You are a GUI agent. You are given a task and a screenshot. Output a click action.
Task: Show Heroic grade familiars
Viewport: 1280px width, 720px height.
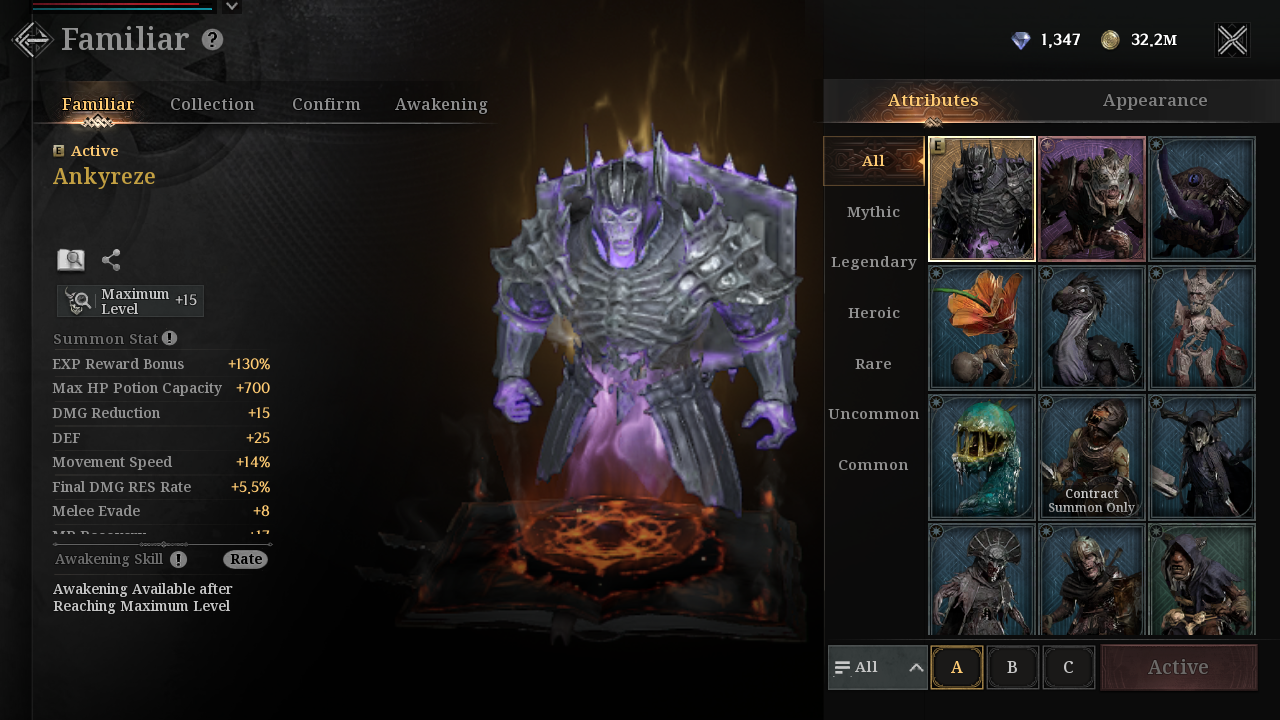pyautogui.click(x=873, y=313)
